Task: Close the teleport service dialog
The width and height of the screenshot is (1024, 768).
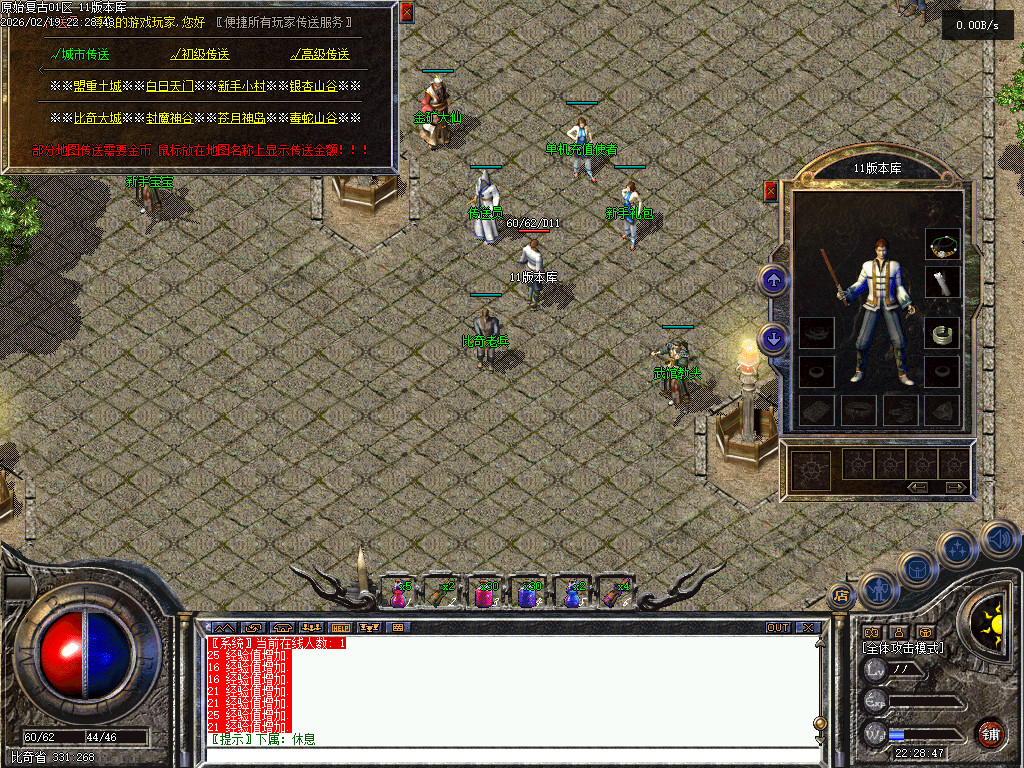Action: (406, 12)
